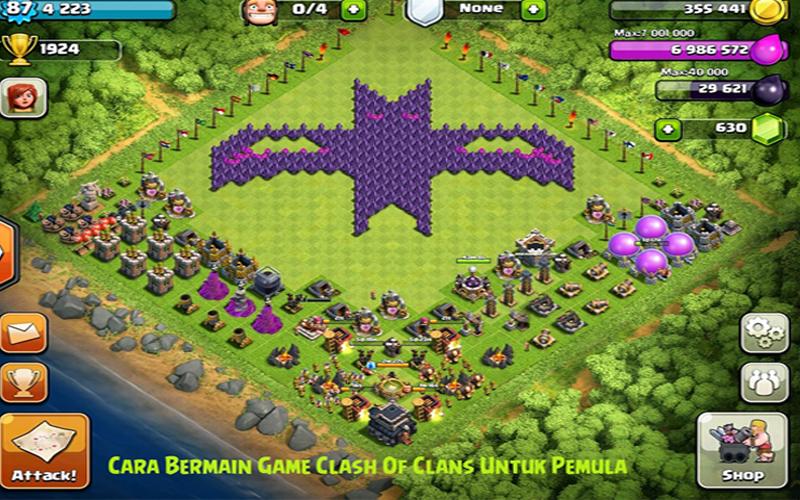This screenshot has width=800, height=500.
Task: Click the trophy count 1924 icon
Action: coord(17,47)
